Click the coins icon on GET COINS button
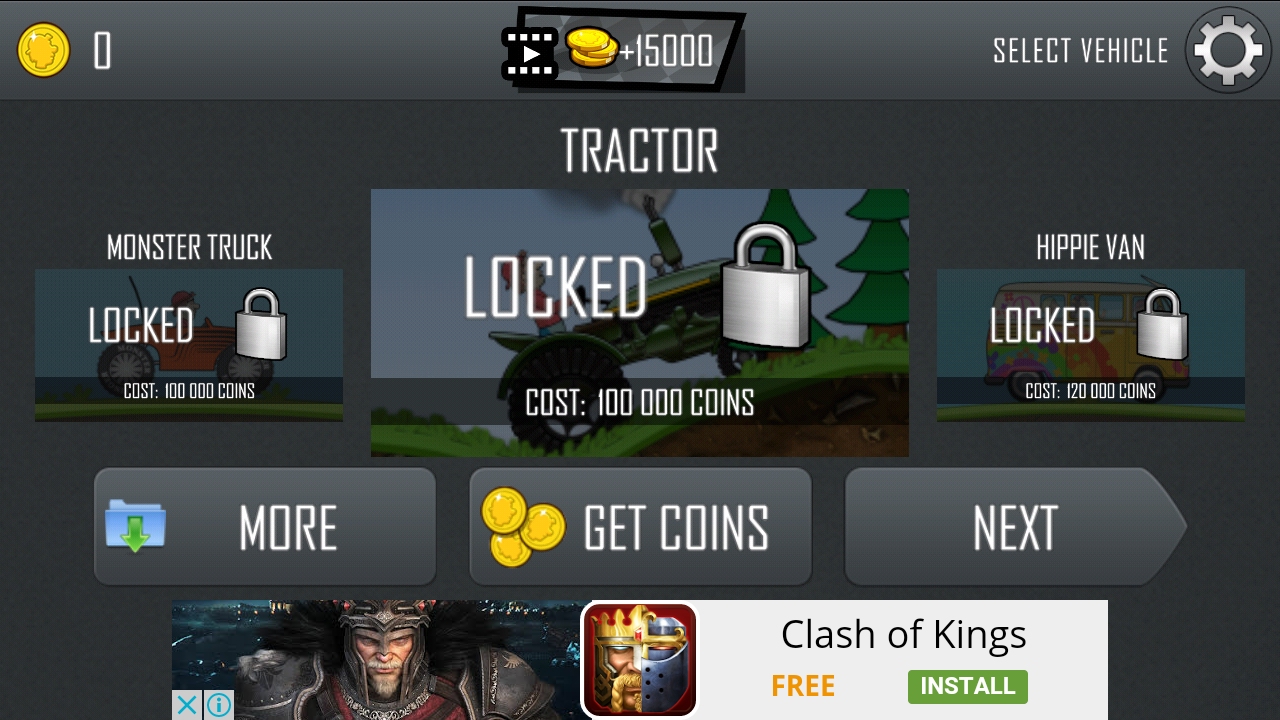This screenshot has height=720, width=1280. (x=518, y=526)
